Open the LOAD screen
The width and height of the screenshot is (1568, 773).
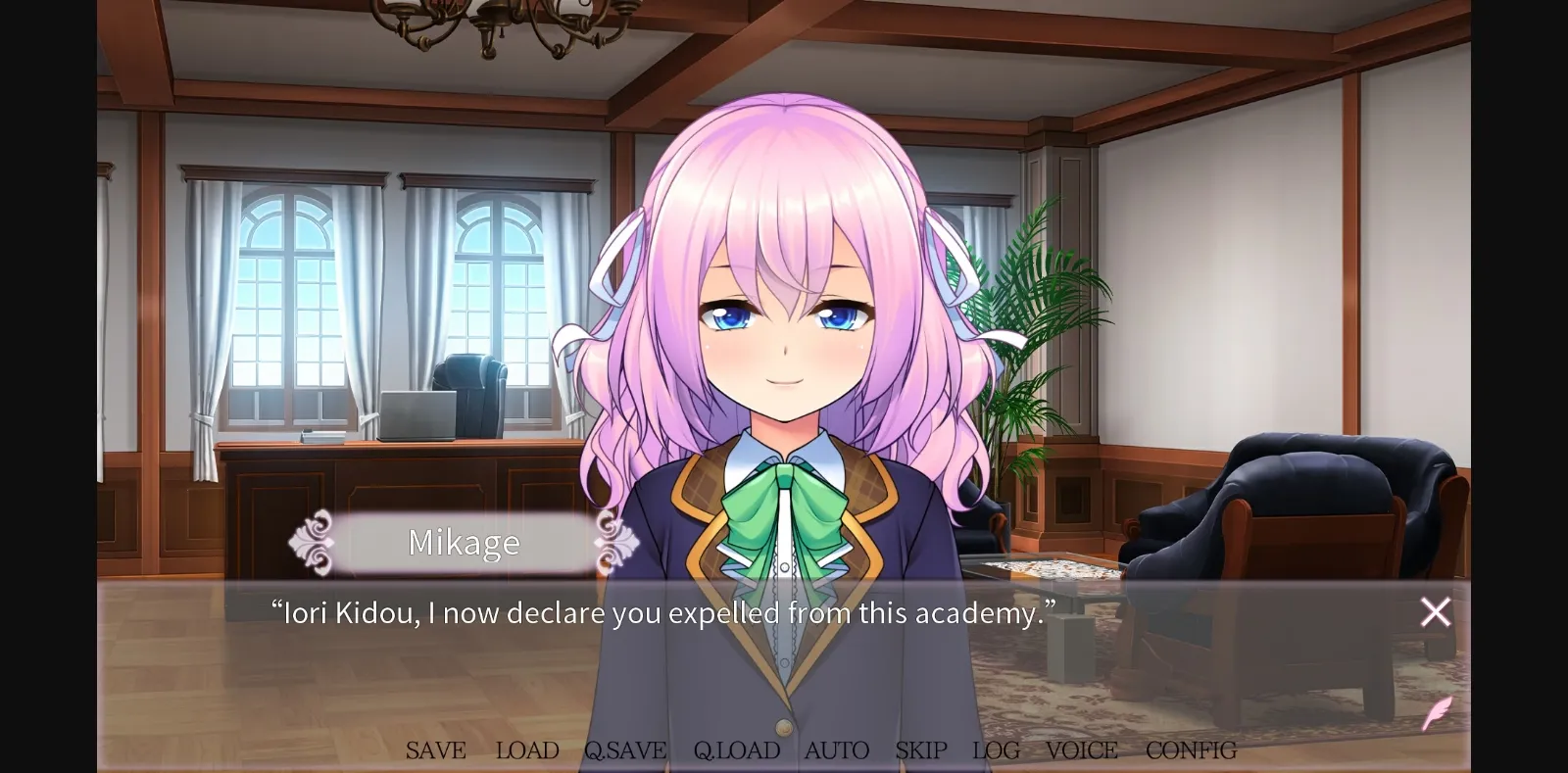(x=526, y=749)
